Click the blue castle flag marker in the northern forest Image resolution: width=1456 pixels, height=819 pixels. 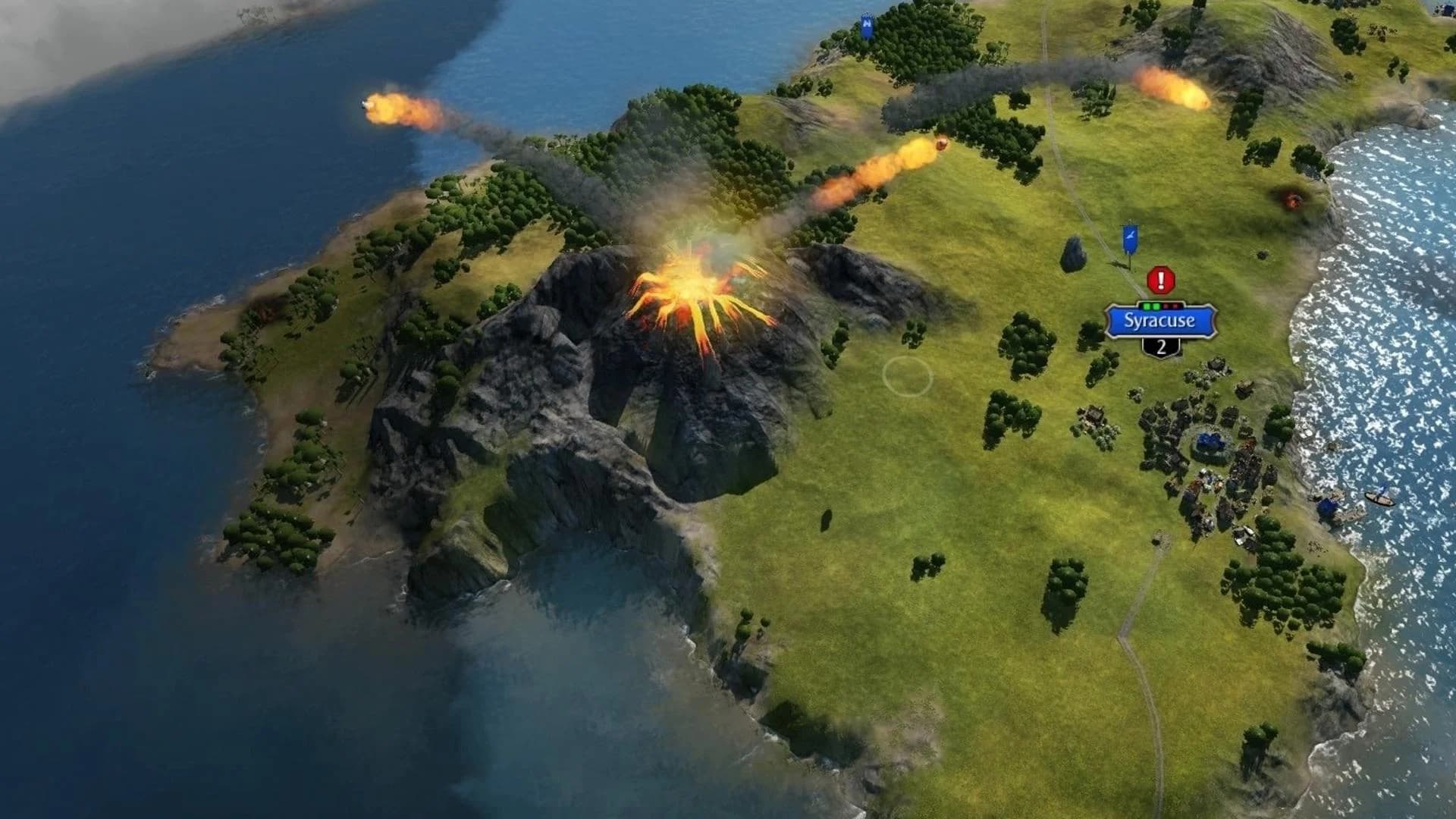(x=867, y=27)
